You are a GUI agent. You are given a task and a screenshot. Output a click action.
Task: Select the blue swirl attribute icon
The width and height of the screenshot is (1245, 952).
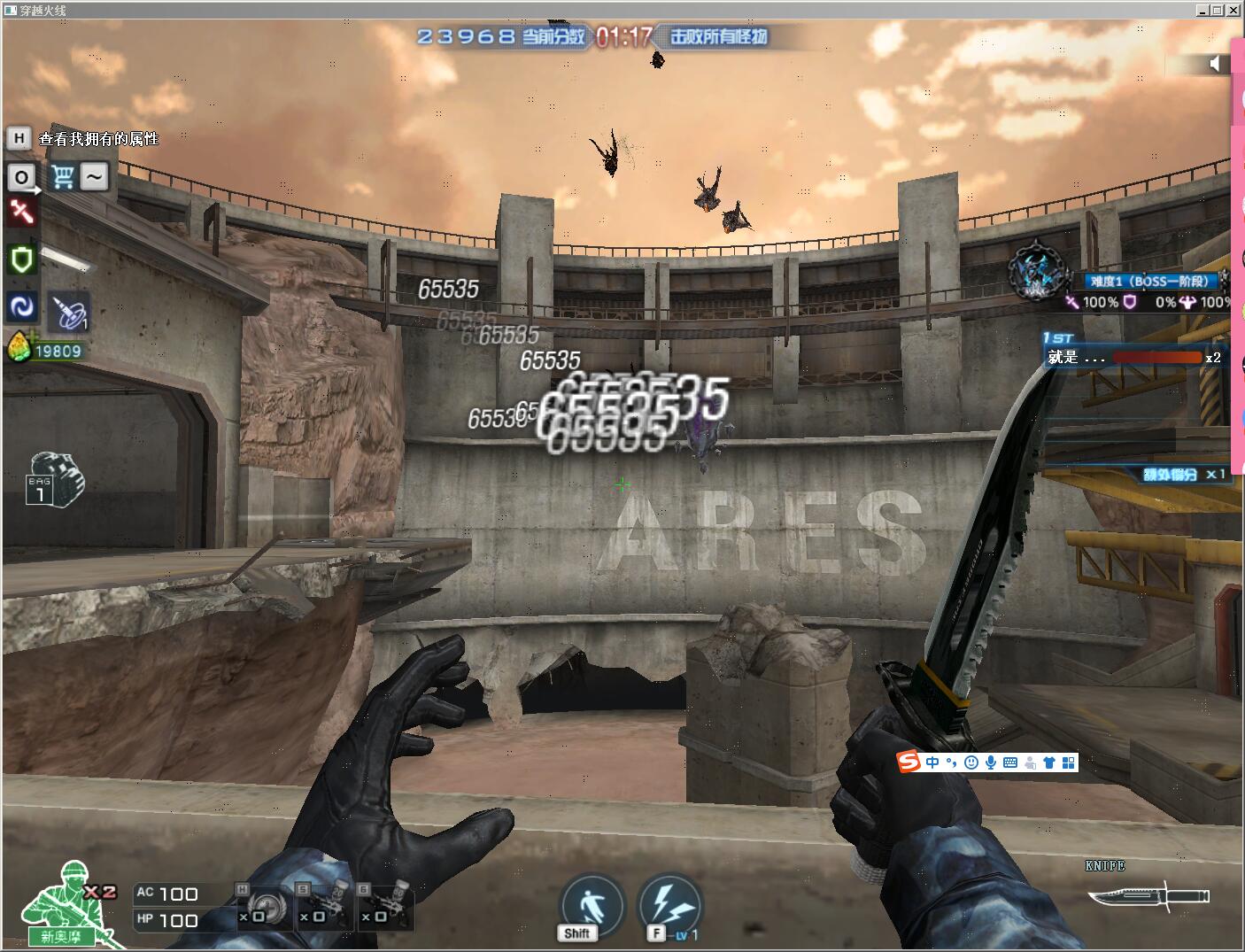pos(21,306)
